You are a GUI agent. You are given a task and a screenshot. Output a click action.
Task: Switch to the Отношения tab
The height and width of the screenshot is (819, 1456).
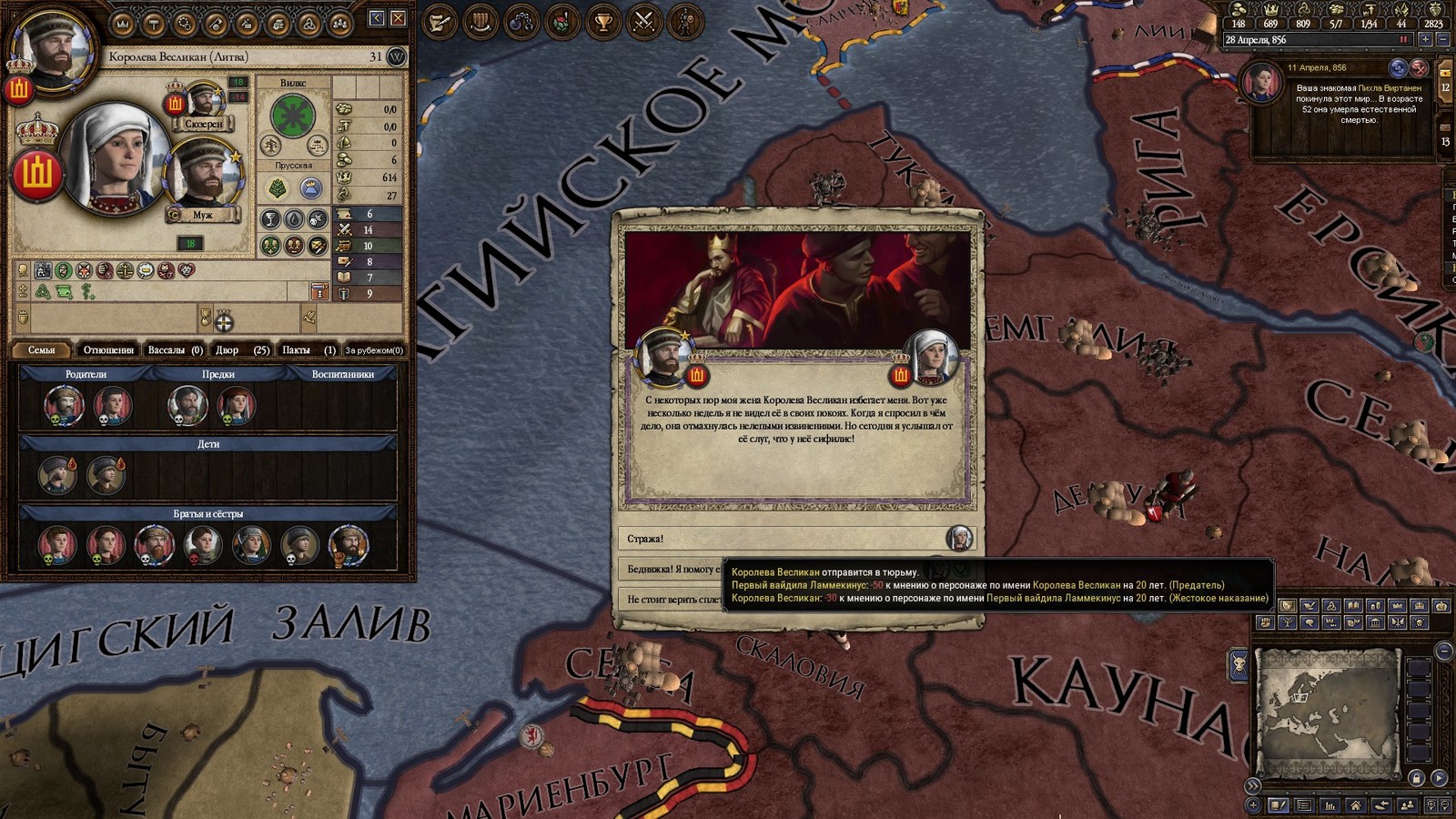(108, 350)
